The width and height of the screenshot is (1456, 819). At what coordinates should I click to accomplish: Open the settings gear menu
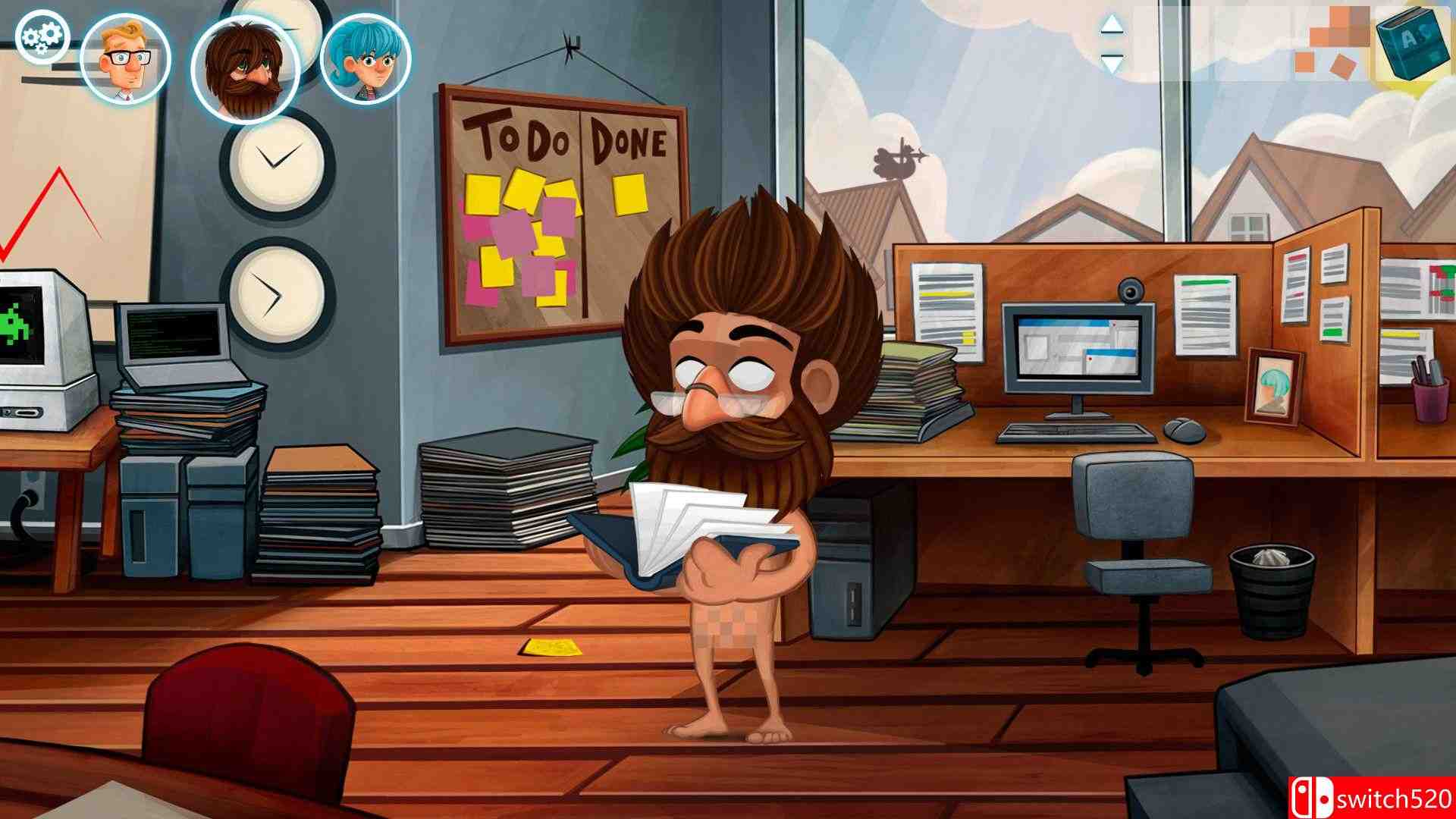(42, 34)
